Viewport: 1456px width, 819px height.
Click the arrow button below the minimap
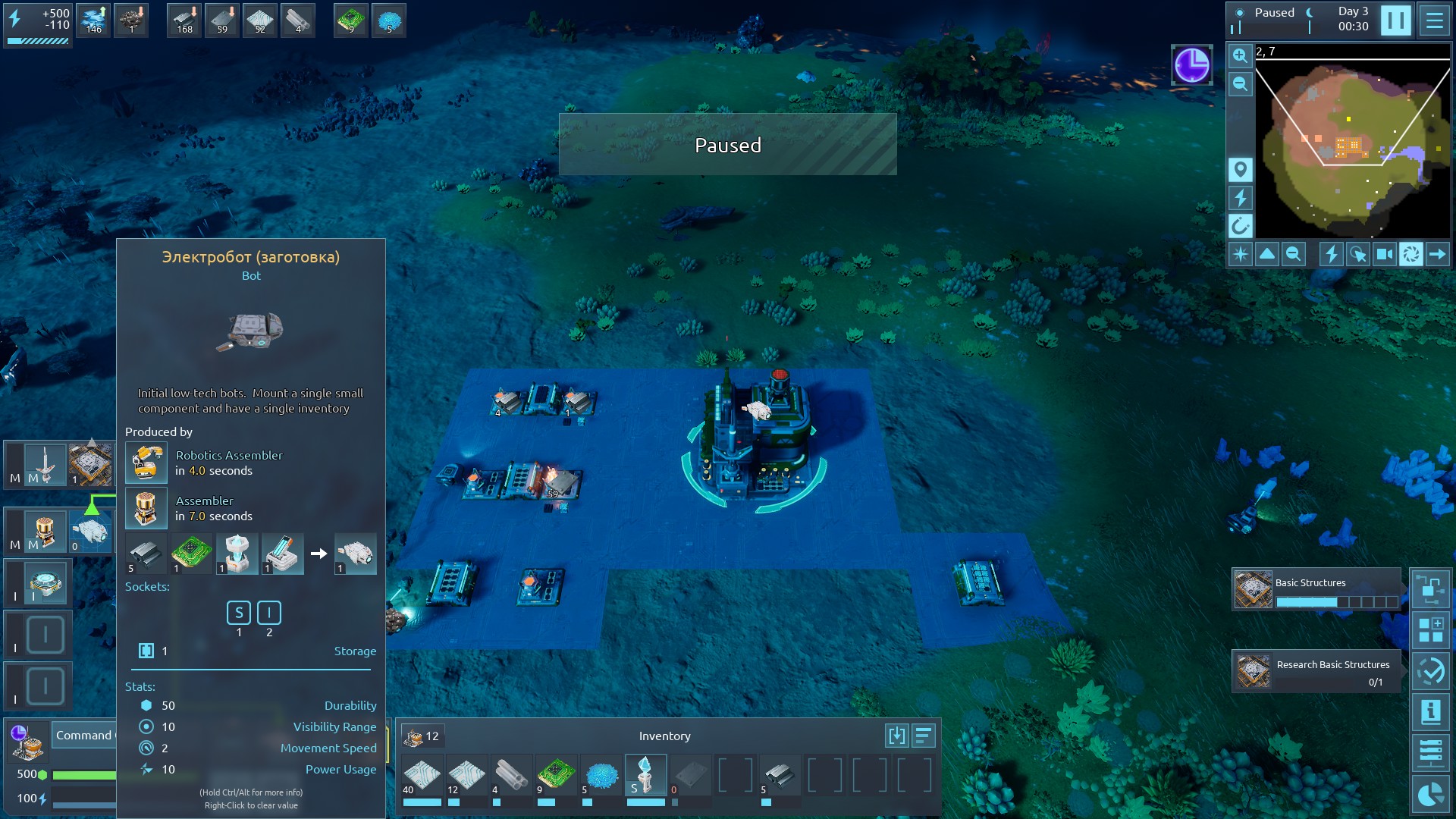1437,254
